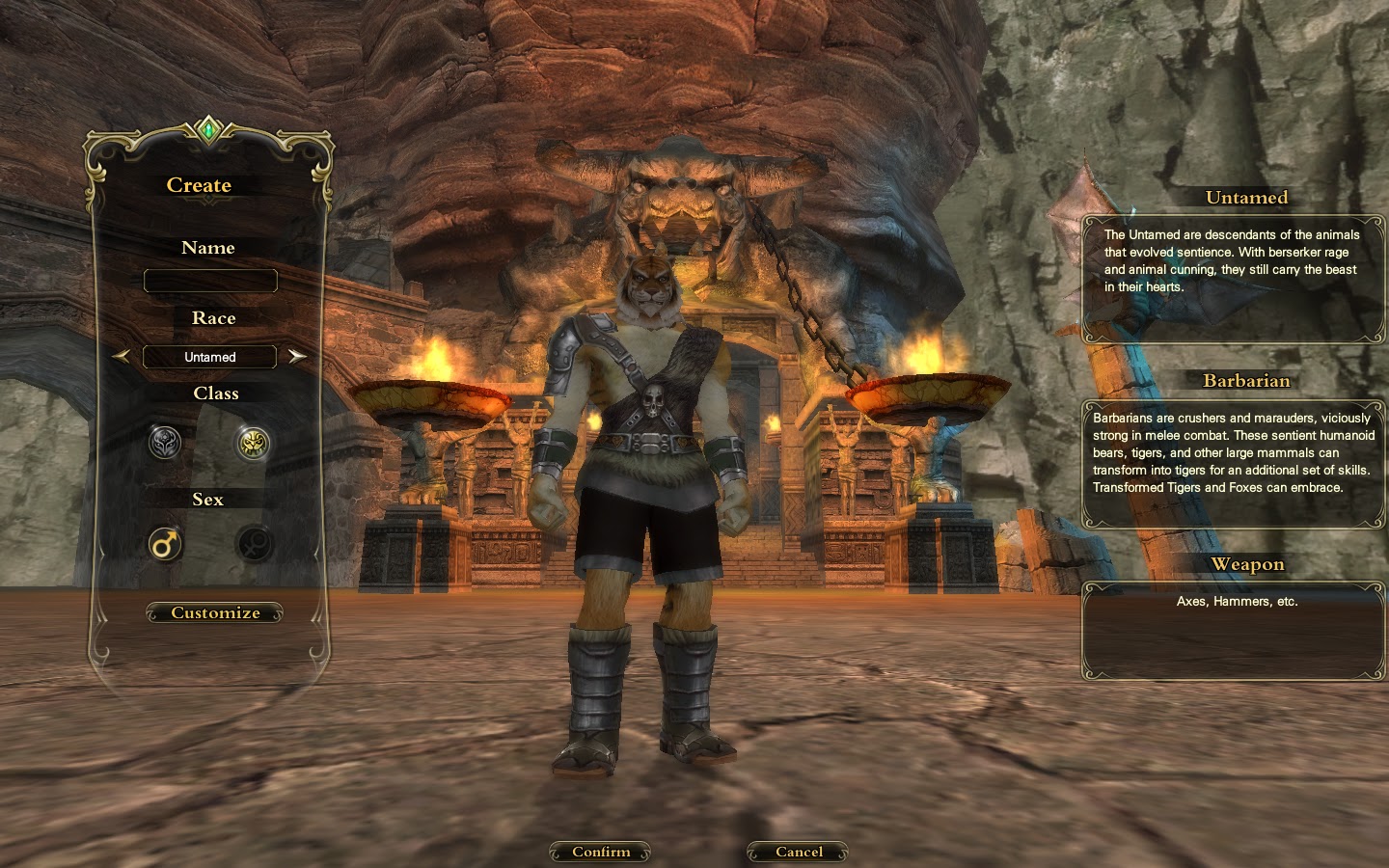Image resolution: width=1389 pixels, height=868 pixels.
Task: Click the Name input field
Action: click(x=209, y=281)
